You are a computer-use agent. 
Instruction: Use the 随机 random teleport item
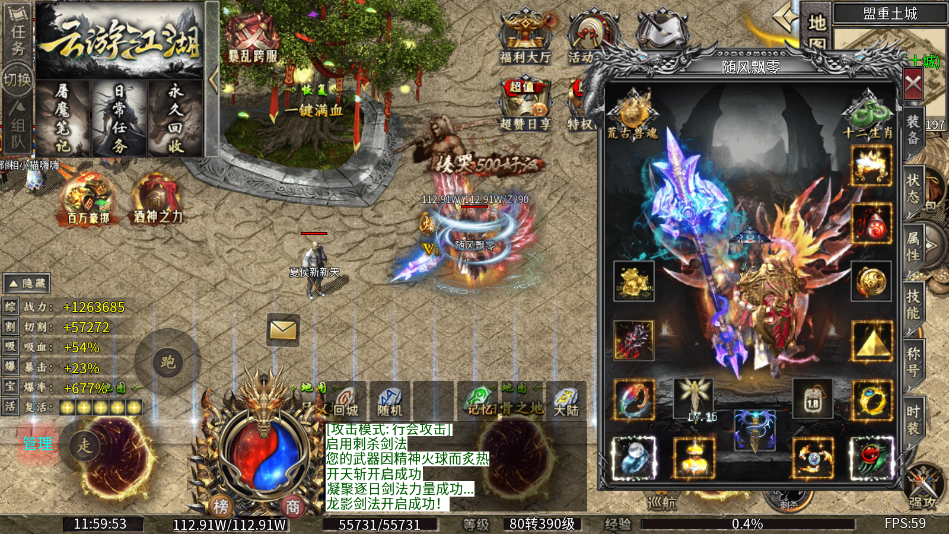coord(390,401)
